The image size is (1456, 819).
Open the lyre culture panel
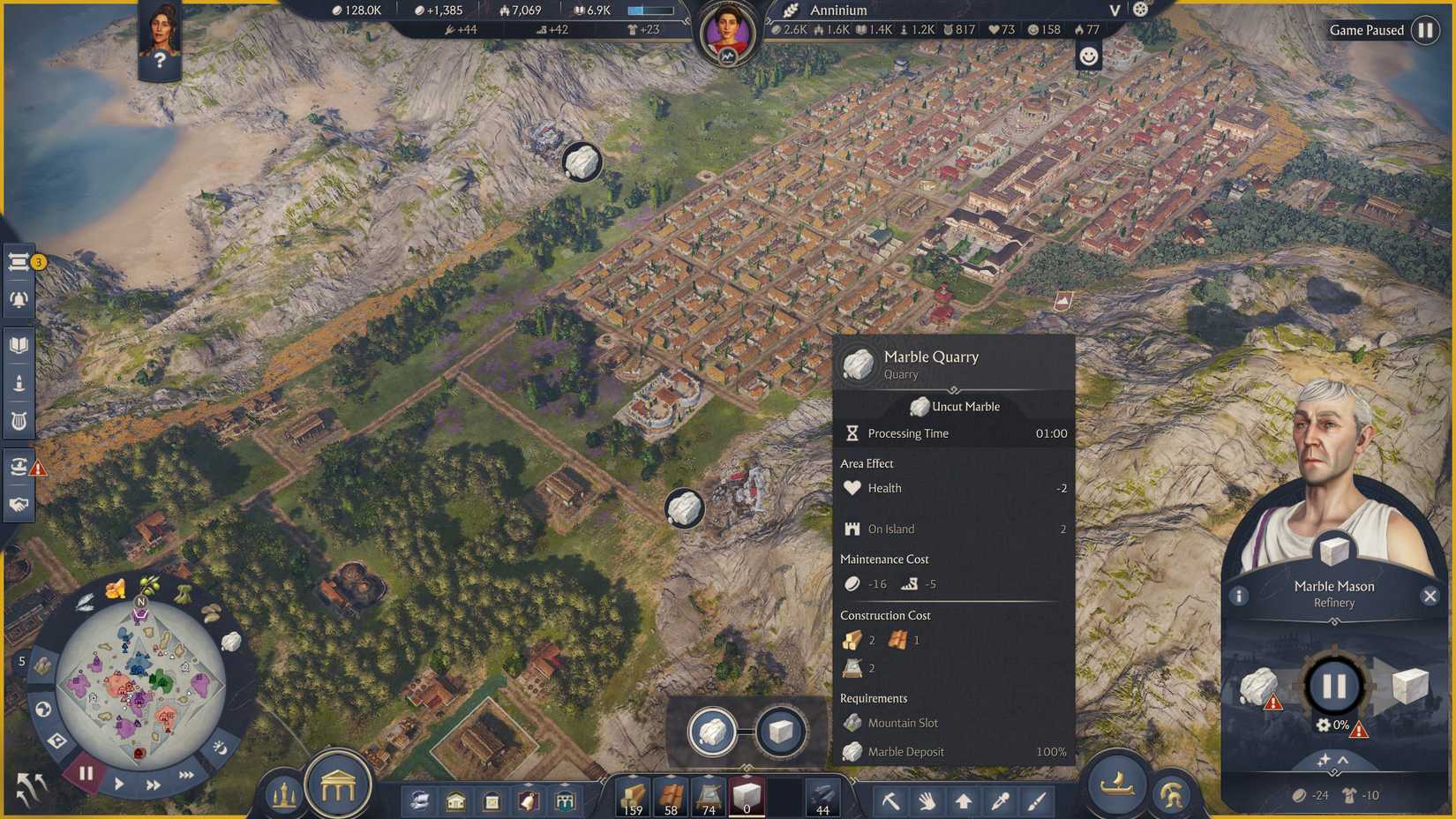[x=19, y=421]
